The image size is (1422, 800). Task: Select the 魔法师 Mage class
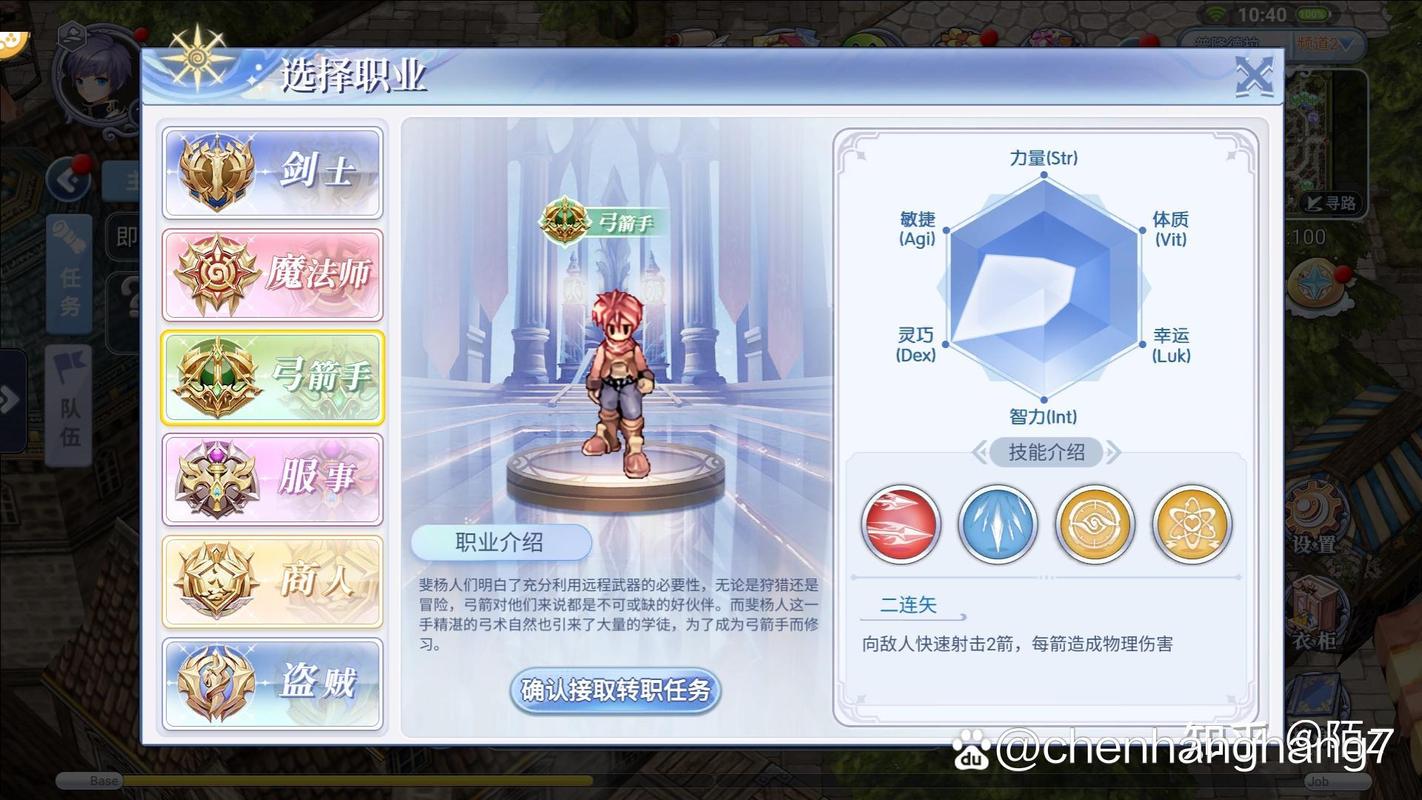(x=272, y=274)
